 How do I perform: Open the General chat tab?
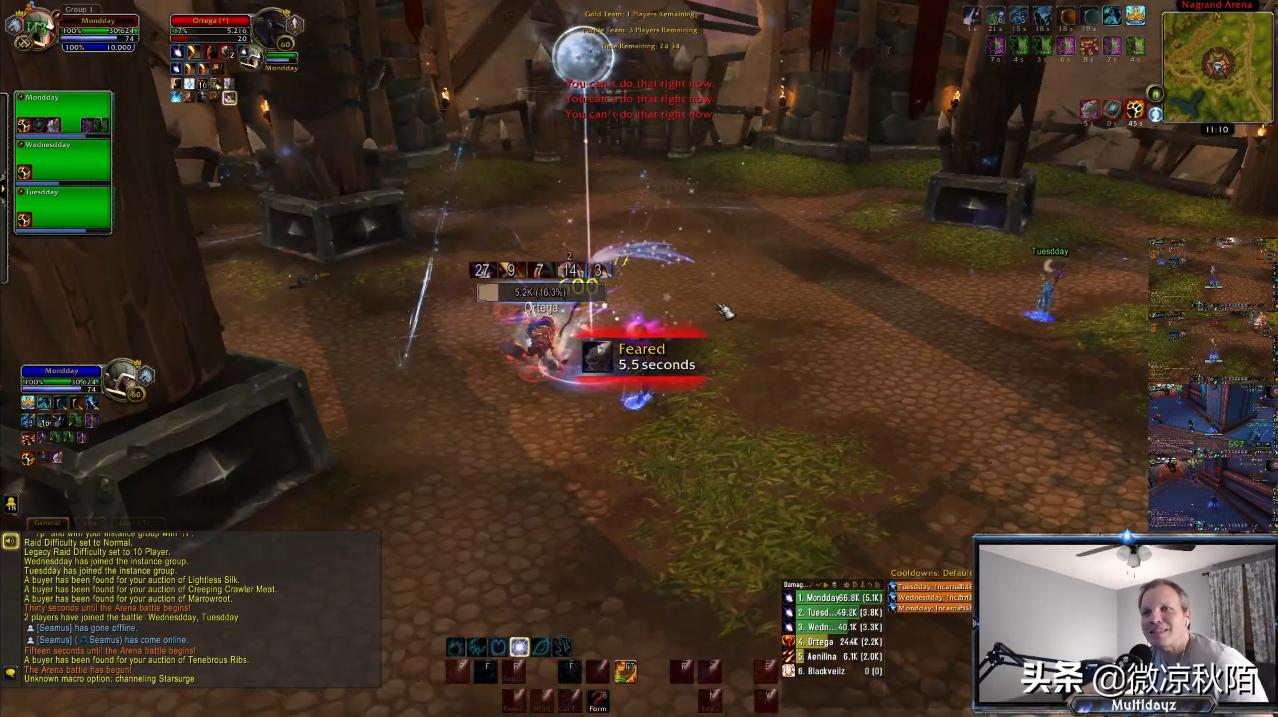click(x=47, y=523)
